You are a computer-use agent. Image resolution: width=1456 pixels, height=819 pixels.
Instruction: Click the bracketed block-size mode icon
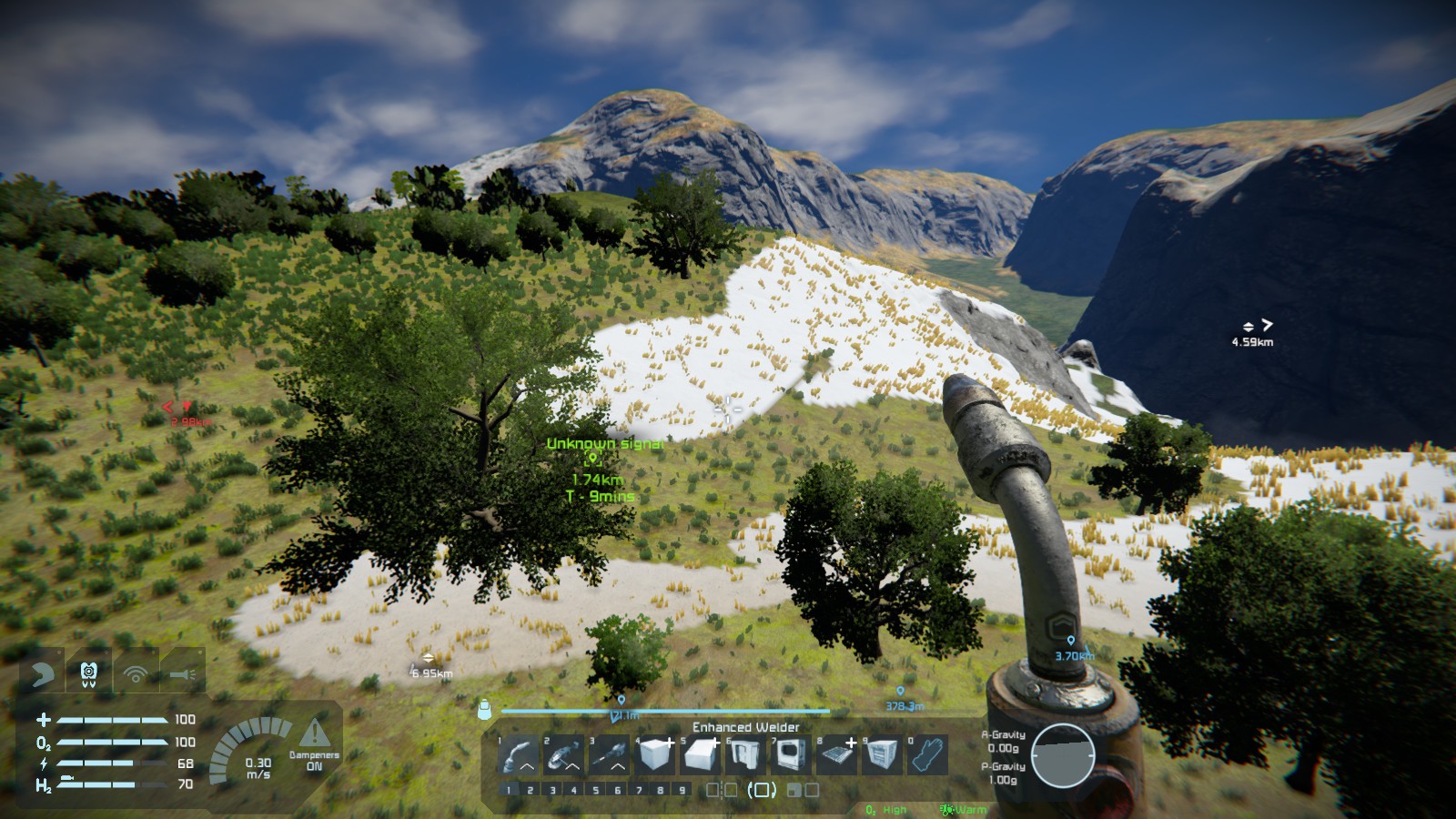(x=762, y=790)
